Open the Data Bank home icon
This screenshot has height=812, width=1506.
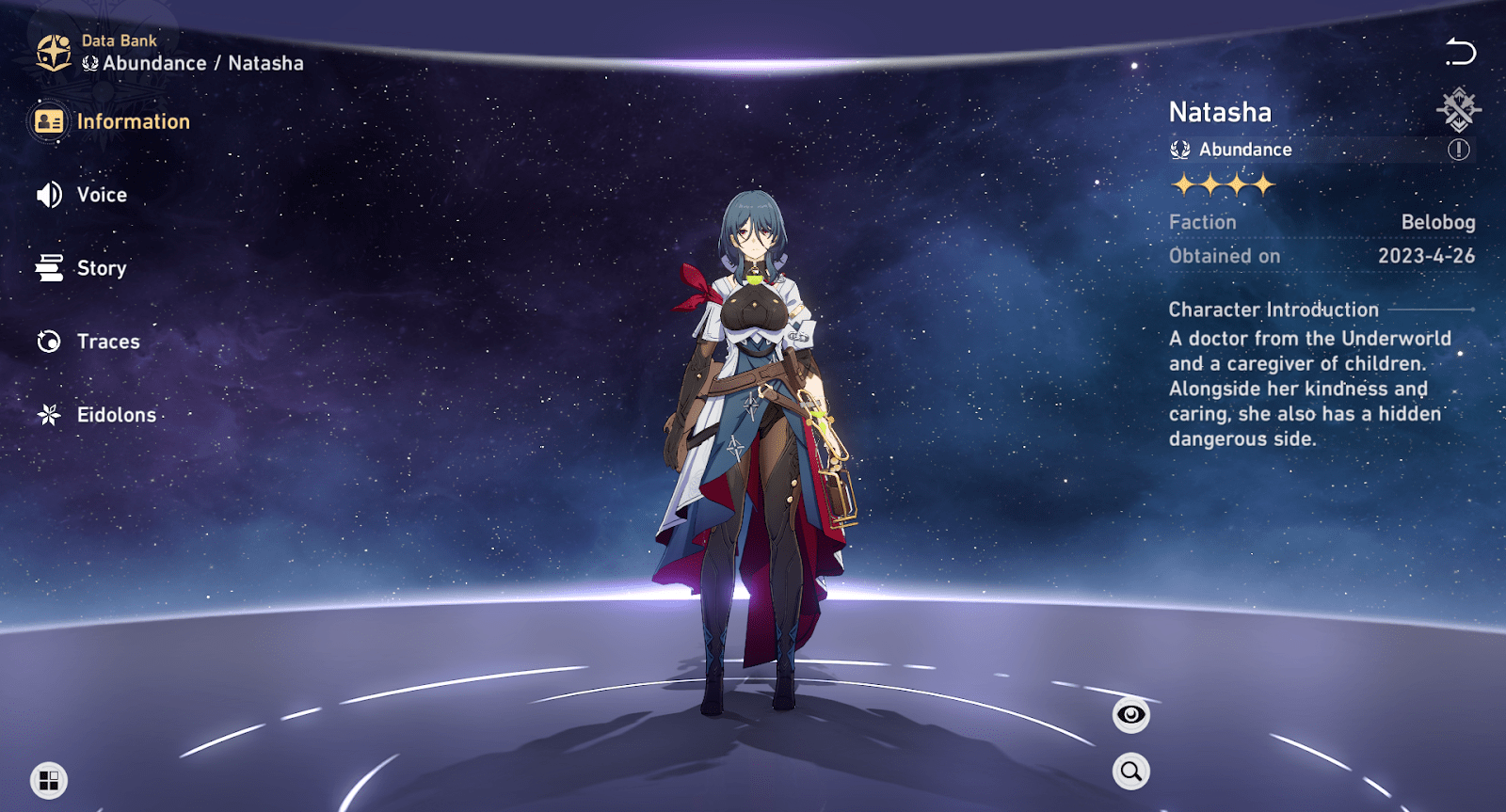(x=52, y=51)
